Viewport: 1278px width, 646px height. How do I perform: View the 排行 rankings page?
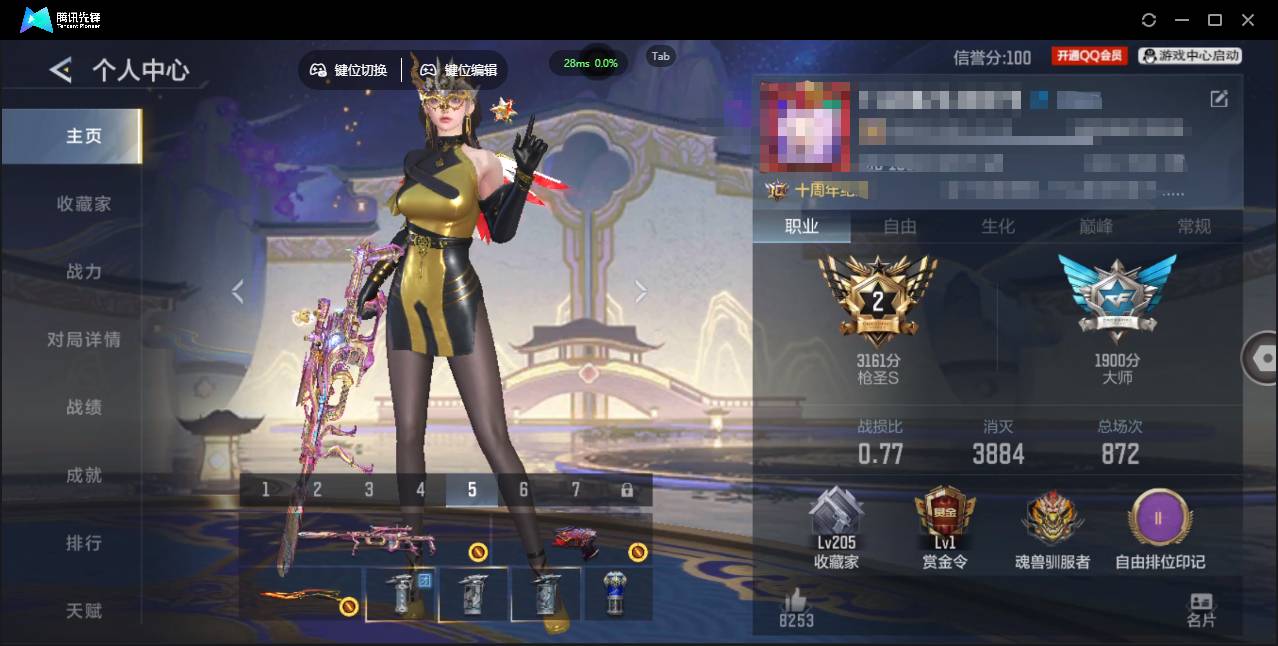84,544
